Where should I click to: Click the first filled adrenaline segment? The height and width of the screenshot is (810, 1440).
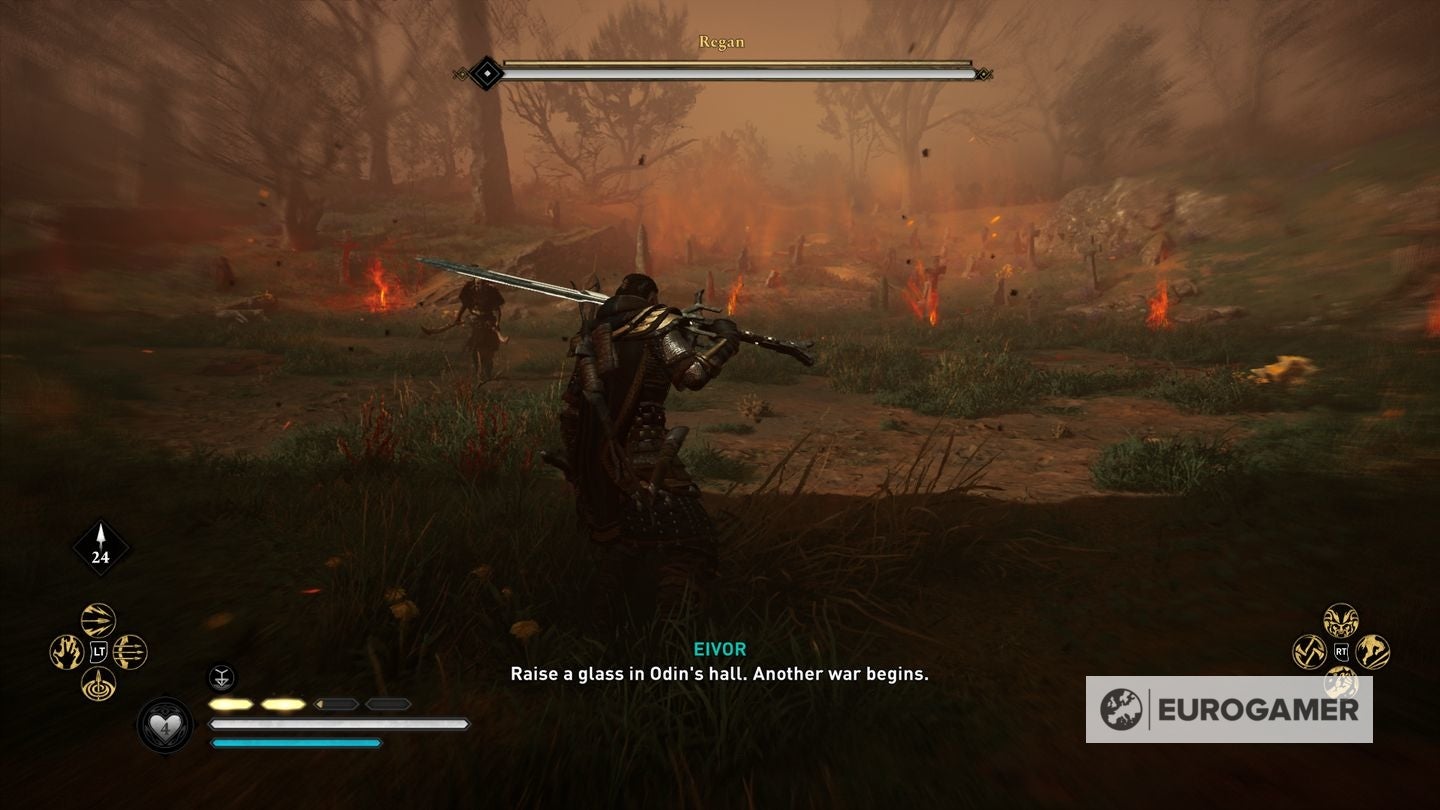tap(228, 703)
